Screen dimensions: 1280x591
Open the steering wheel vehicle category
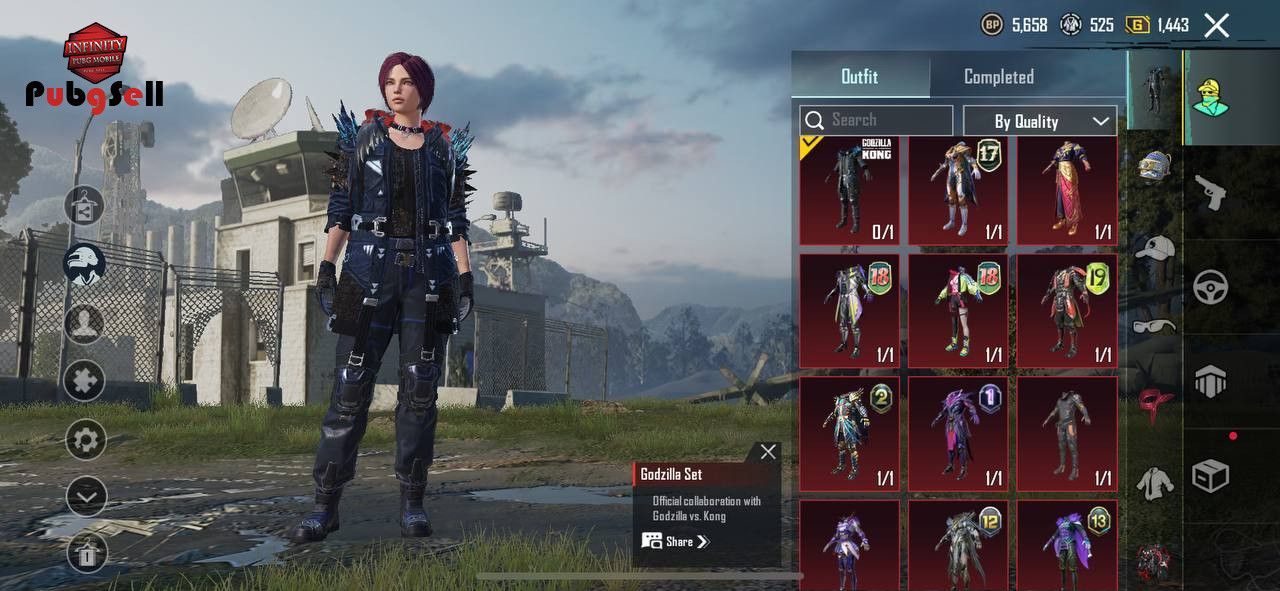[1211, 288]
